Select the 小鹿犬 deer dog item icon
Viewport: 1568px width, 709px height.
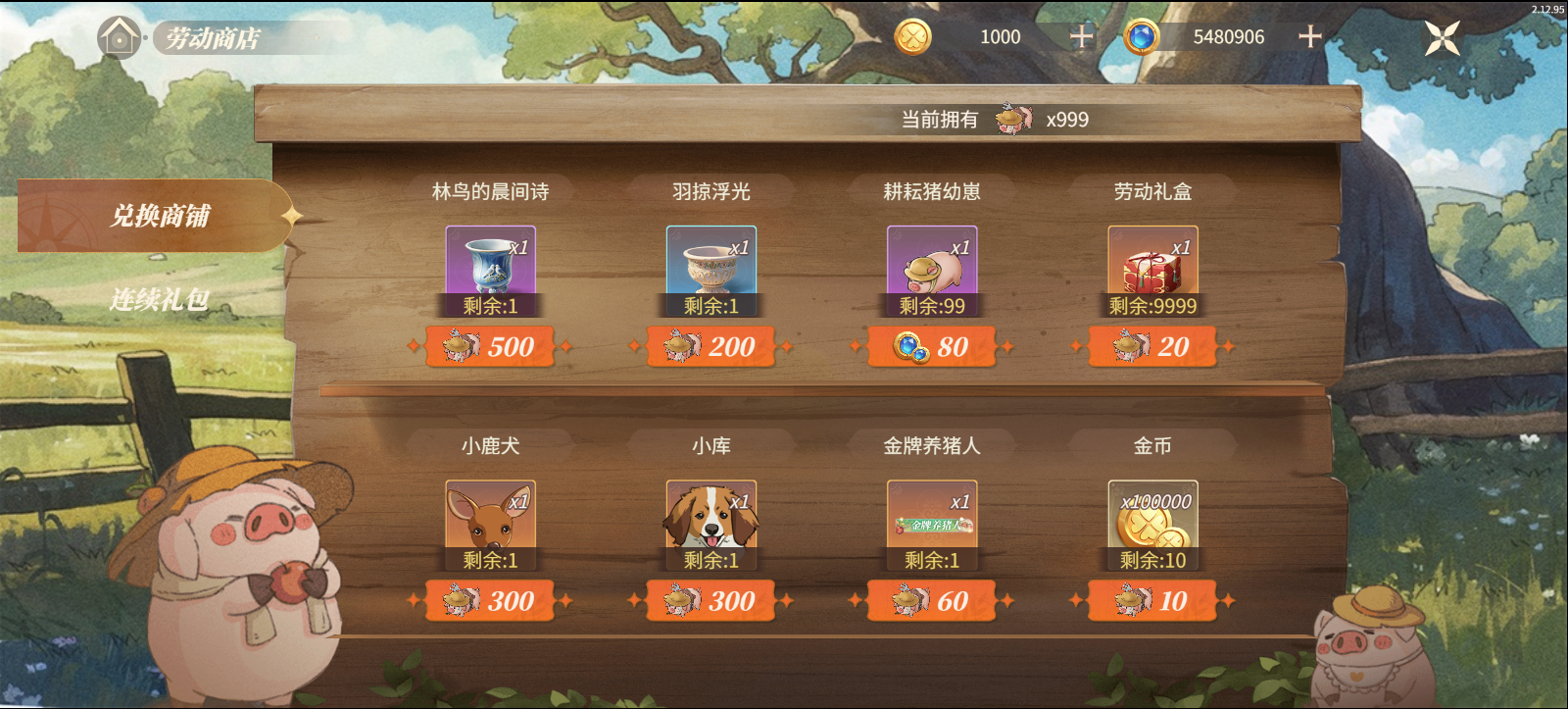pyautogui.click(x=490, y=518)
